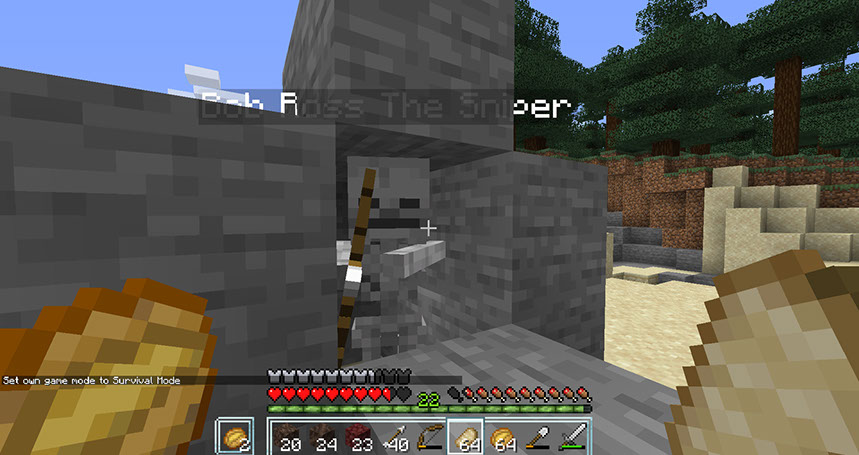This screenshot has height=455, width=859.
Task: Select the brown block stack of 24
Action: tap(324, 438)
